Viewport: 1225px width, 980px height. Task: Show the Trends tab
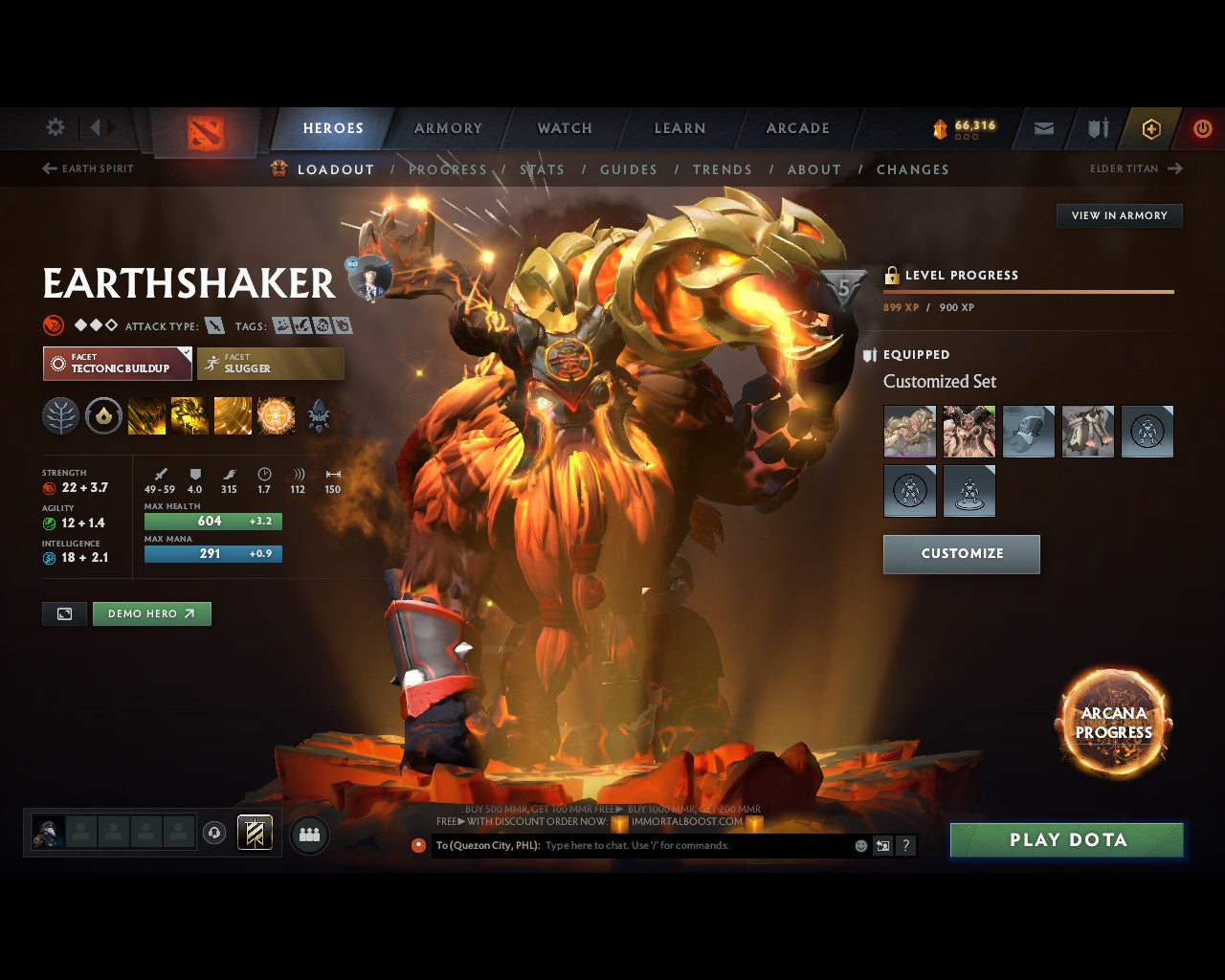pyautogui.click(x=723, y=169)
